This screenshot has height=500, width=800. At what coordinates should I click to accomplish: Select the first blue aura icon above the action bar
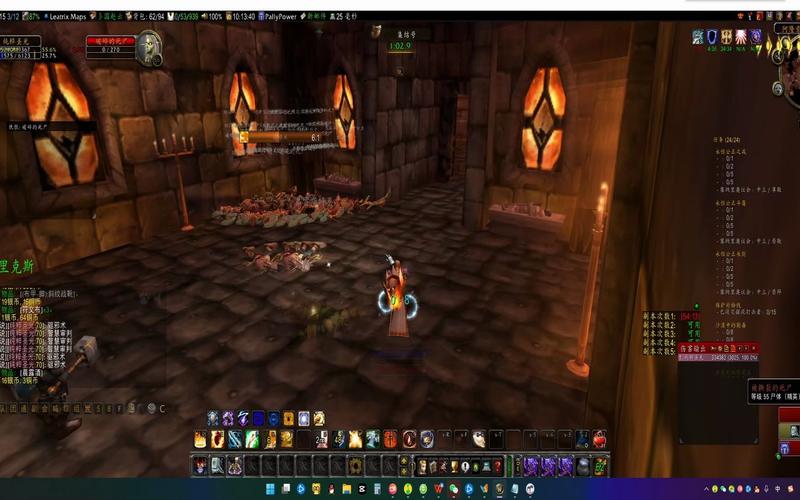[x=213, y=418]
